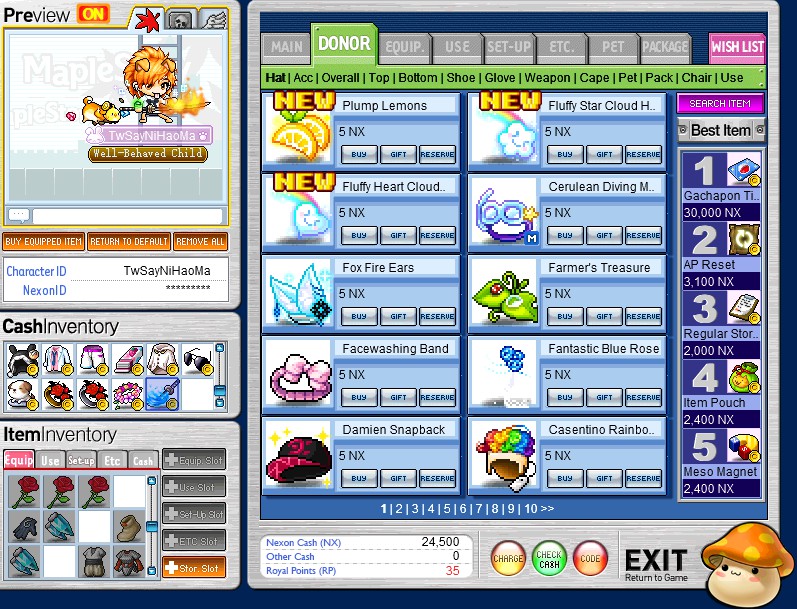This screenshot has height=609, width=797.
Task: Buy the Damien Snapback hat
Action: [x=359, y=478]
